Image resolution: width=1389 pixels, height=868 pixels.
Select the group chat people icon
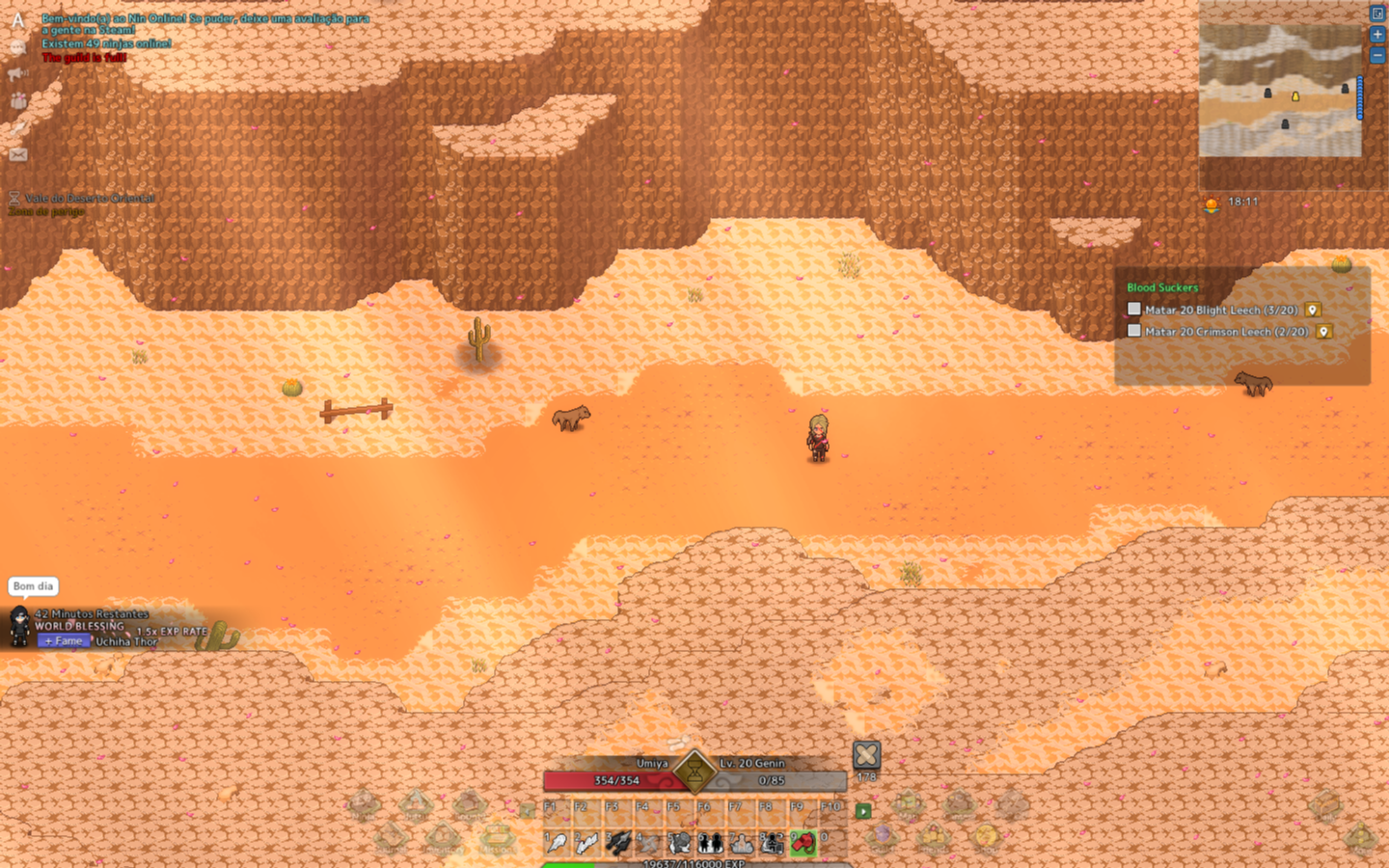18,100
